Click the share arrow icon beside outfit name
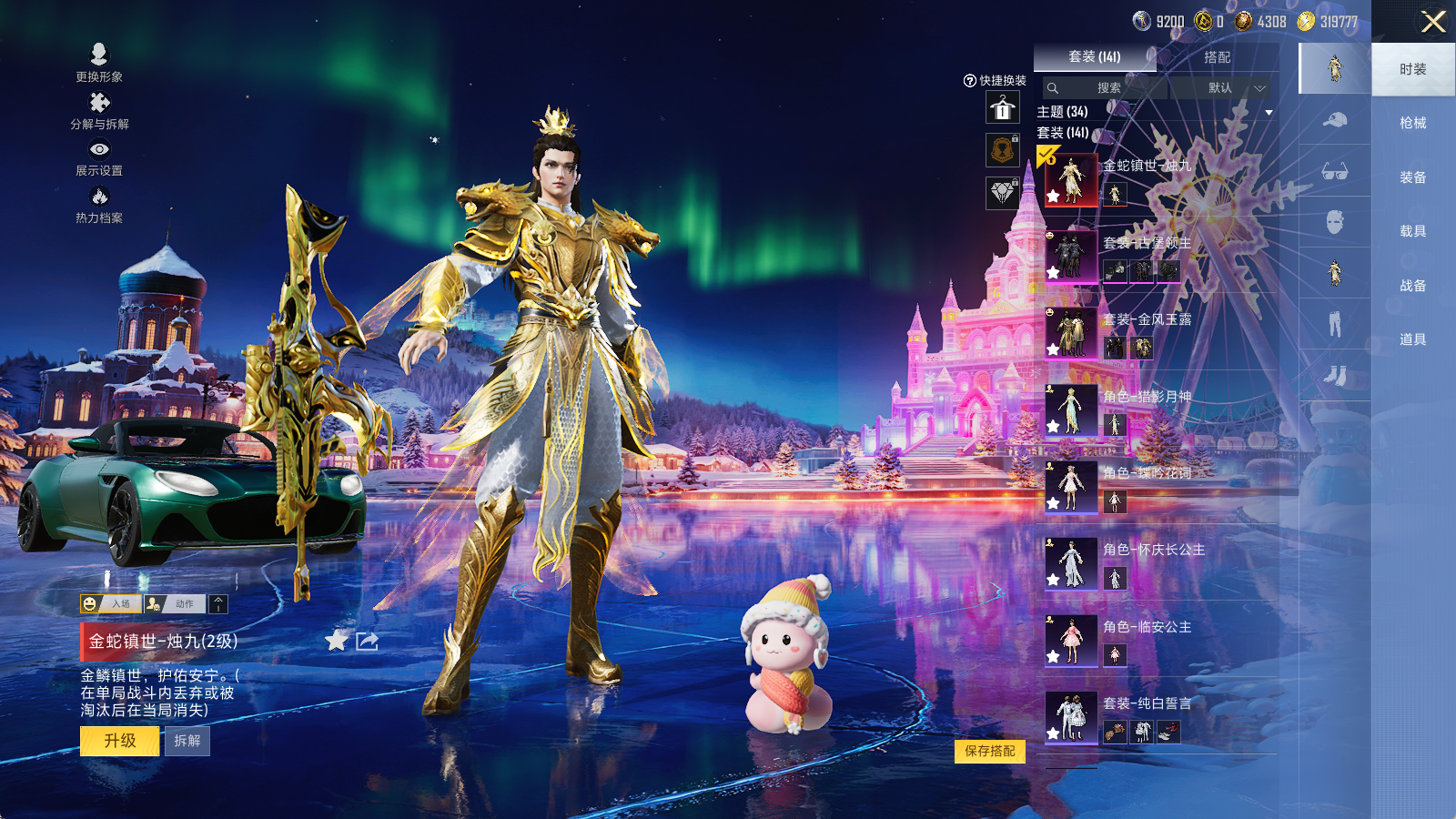The width and height of the screenshot is (1456, 819). (368, 642)
